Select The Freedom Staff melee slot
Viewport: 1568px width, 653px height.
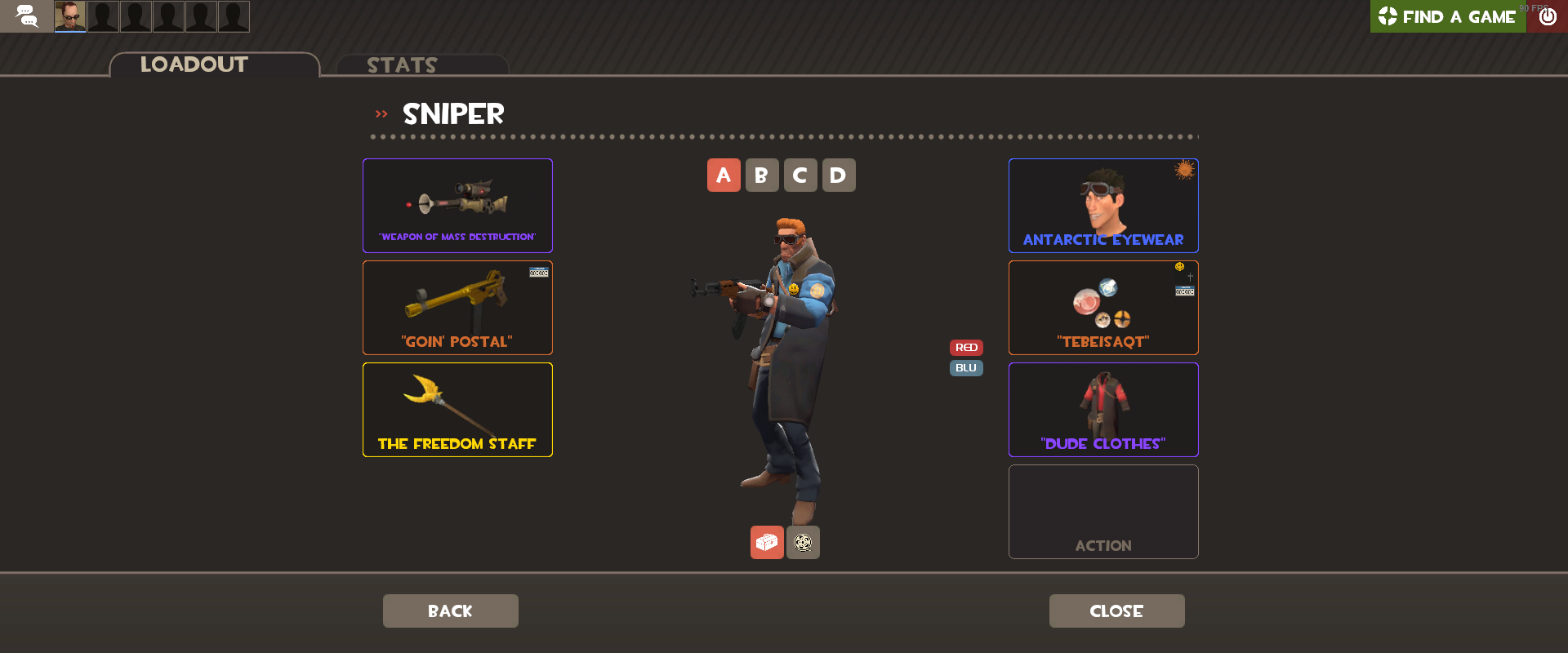[457, 410]
